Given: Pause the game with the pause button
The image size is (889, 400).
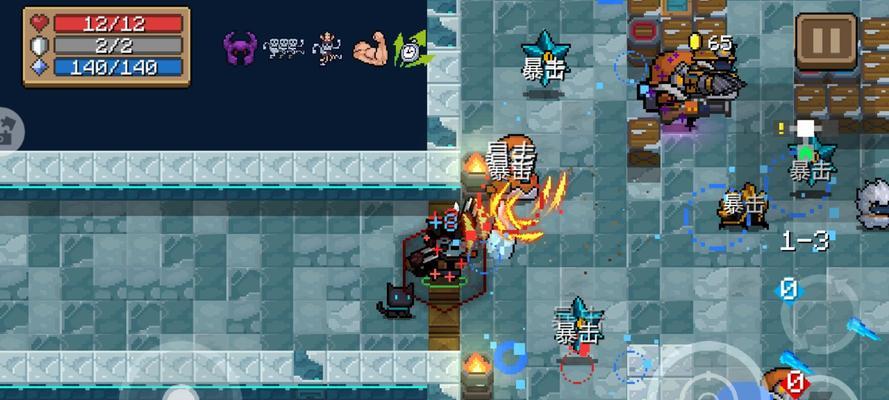Looking at the screenshot, I should (826, 43).
